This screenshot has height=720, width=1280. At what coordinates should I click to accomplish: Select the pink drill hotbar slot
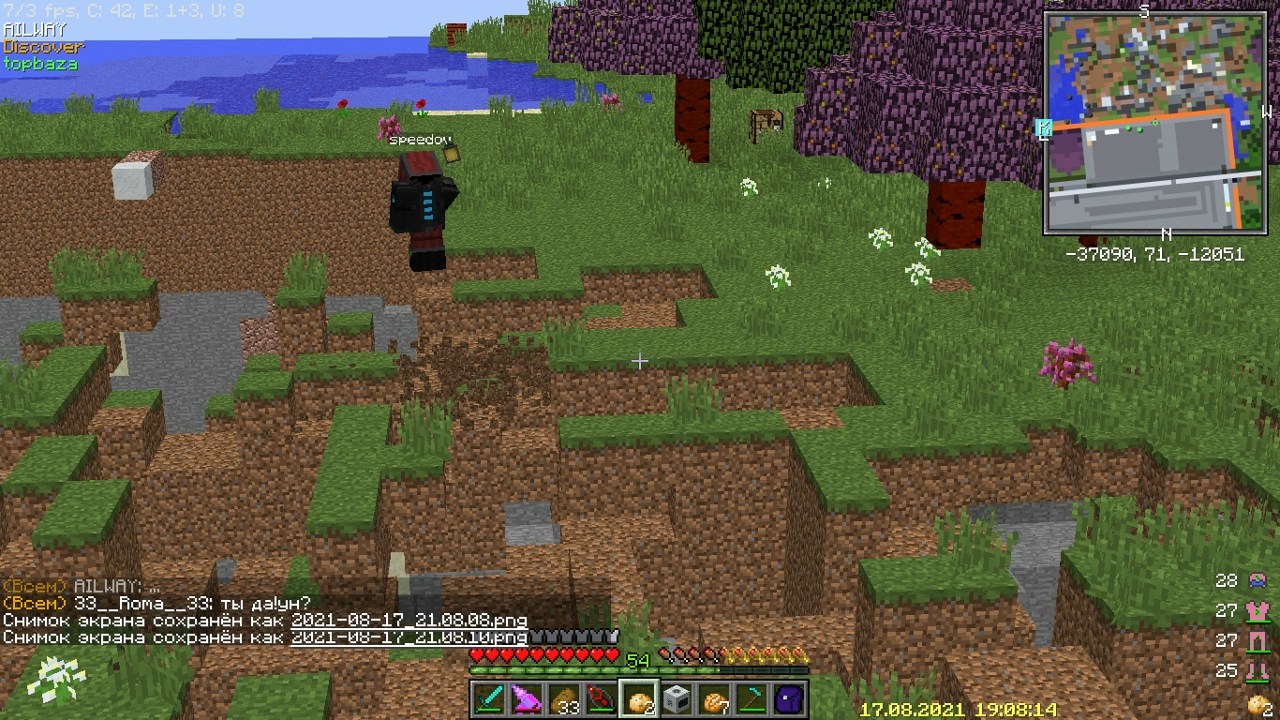click(527, 699)
